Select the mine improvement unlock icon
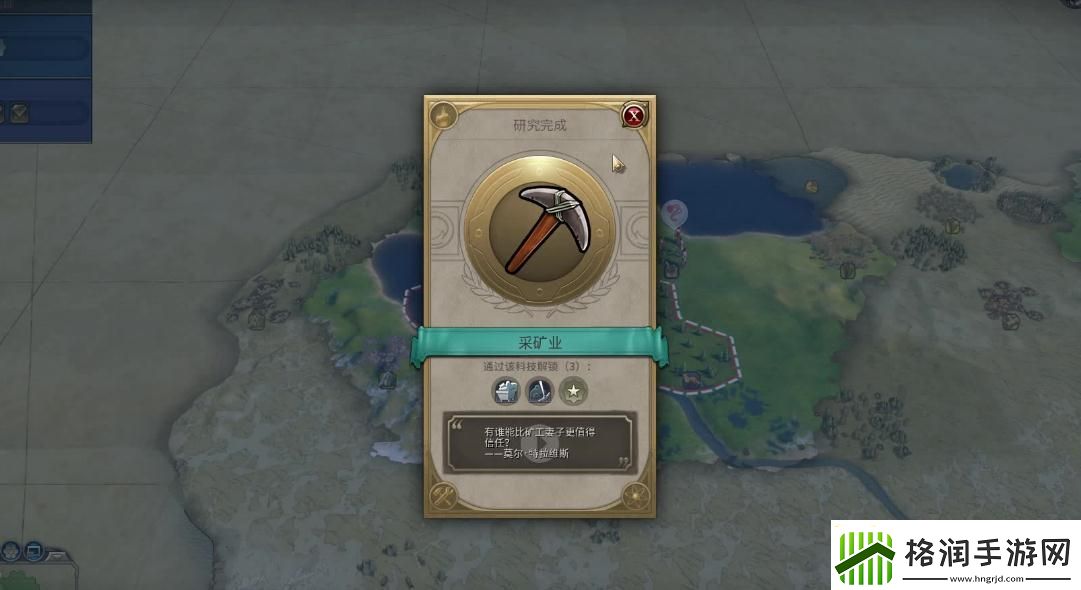 (507, 391)
